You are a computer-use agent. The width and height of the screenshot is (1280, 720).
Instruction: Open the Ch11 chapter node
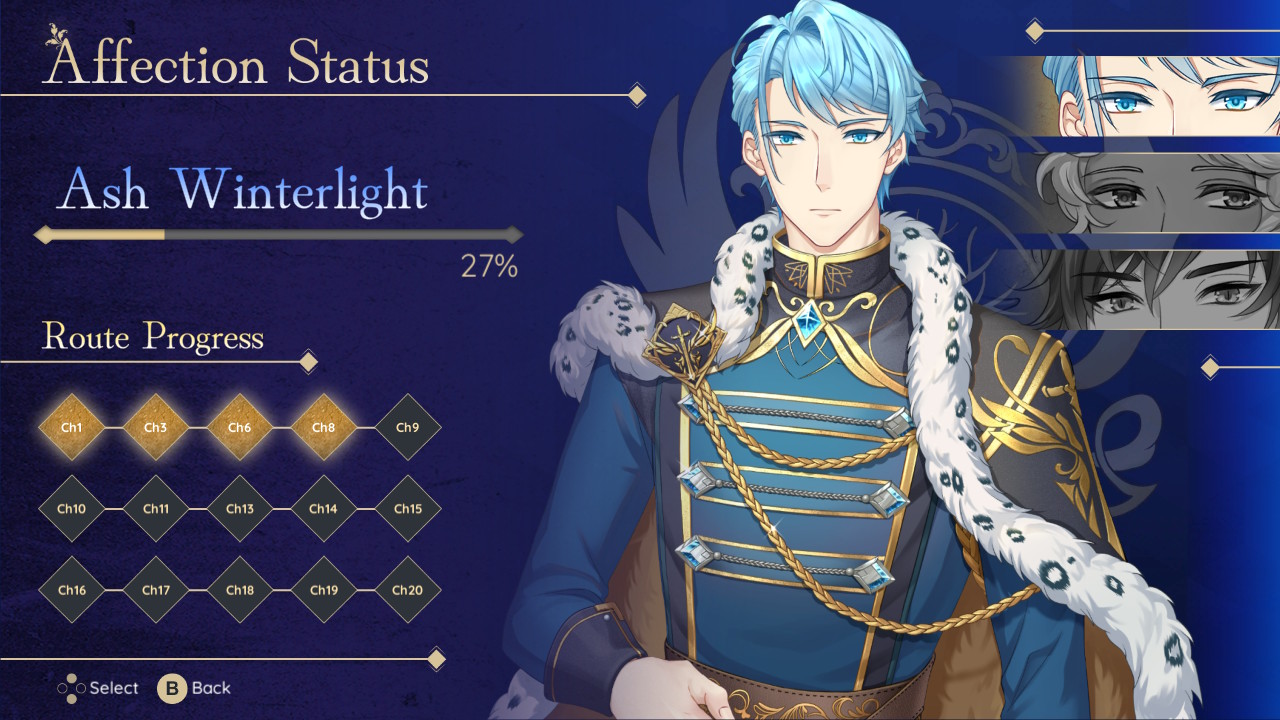[x=155, y=509]
